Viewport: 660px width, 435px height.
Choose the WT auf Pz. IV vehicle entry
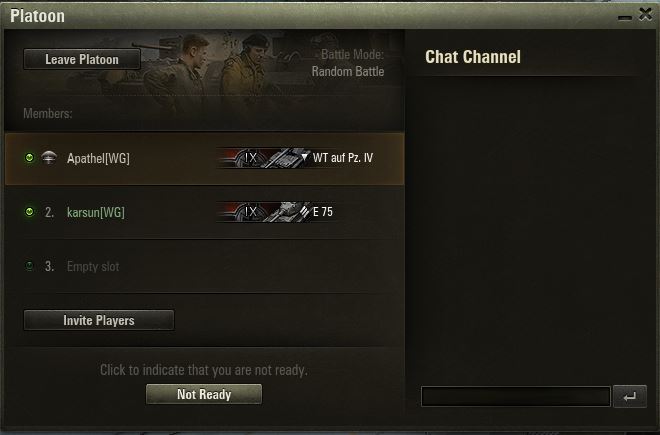pyautogui.click(x=297, y=158)
